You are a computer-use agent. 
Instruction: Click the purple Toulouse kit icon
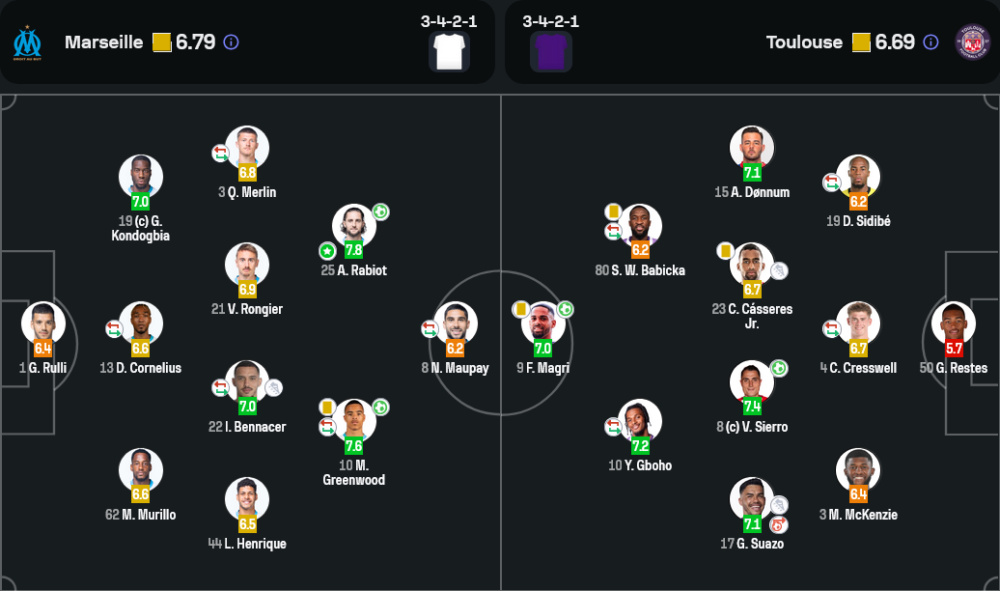click(x=551, y=51)
